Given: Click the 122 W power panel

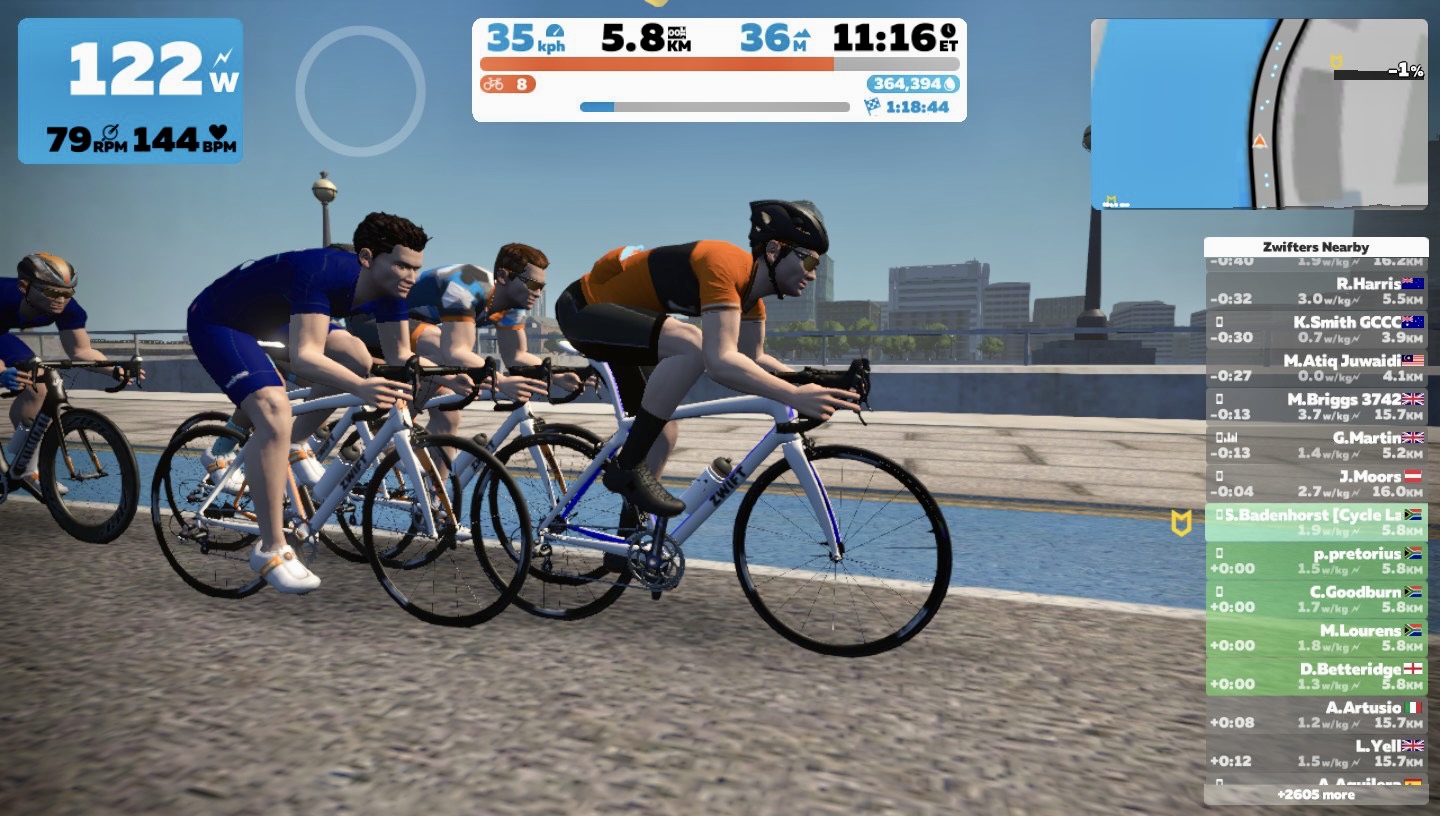Looking at the screenshot, I should pyautogui.click(x=130, y=91).
